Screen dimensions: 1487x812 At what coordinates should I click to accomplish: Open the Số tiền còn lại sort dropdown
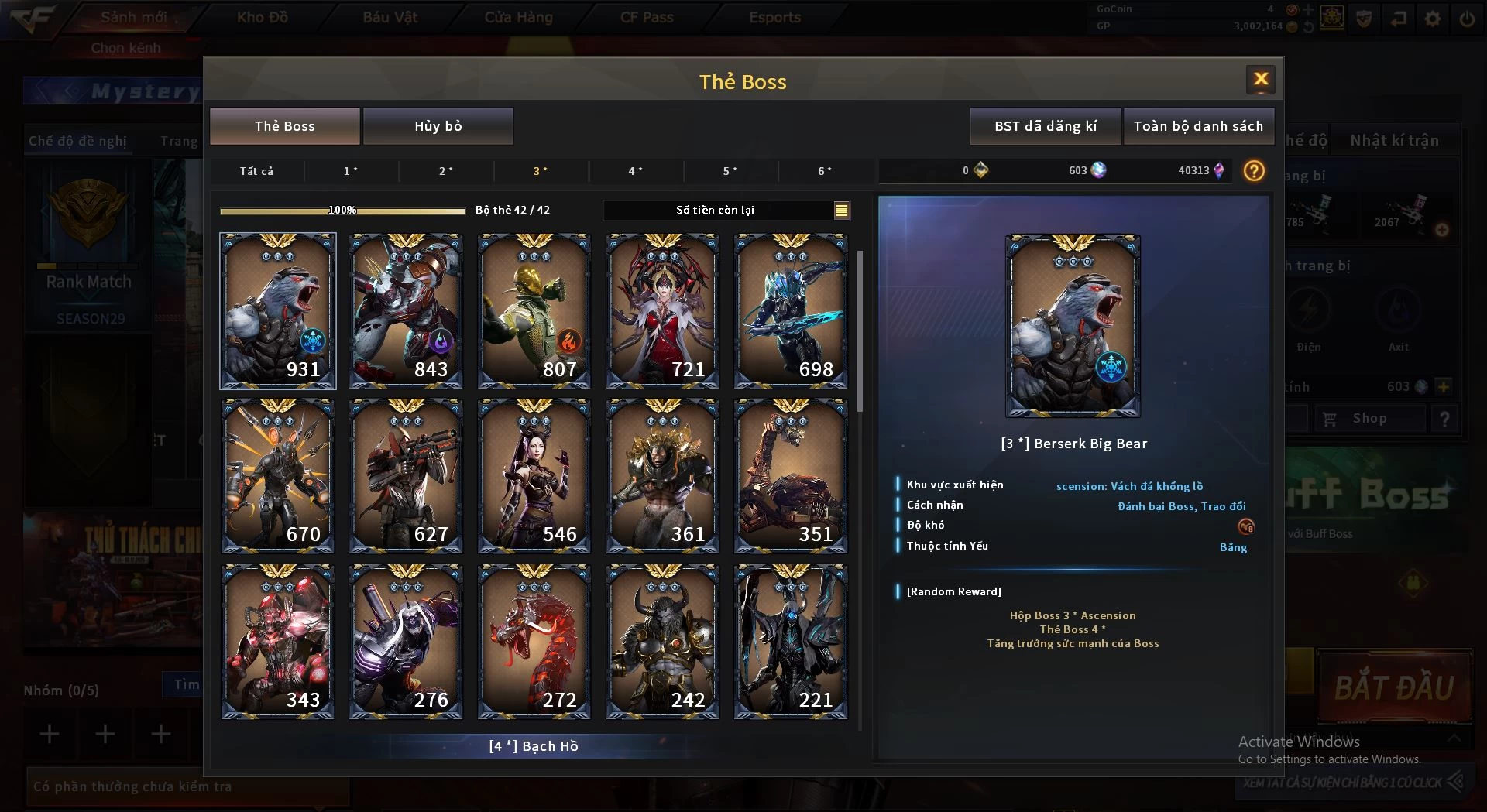[841, 211]
